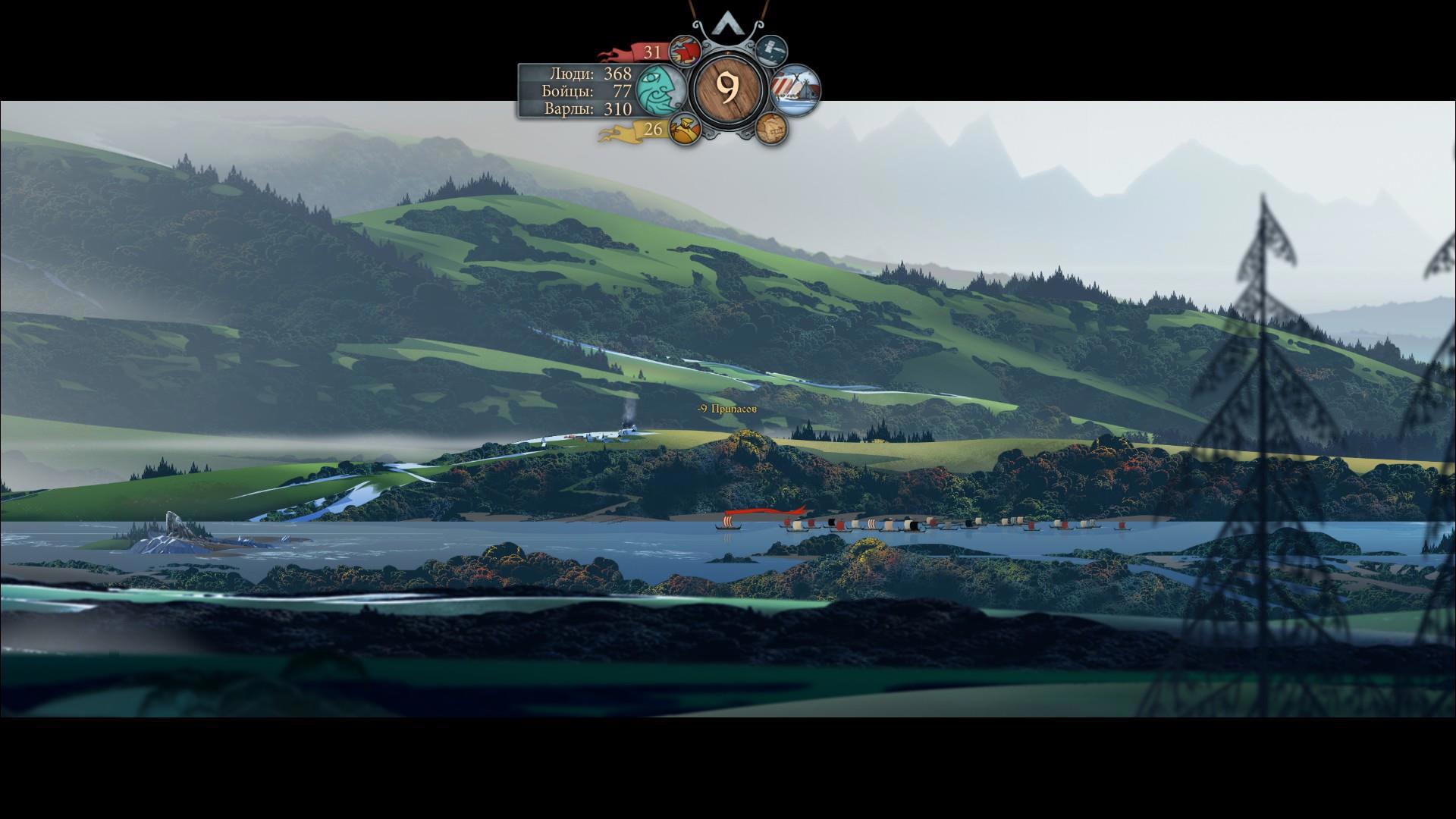Click the wooden shield day counter

pos(728,89)
